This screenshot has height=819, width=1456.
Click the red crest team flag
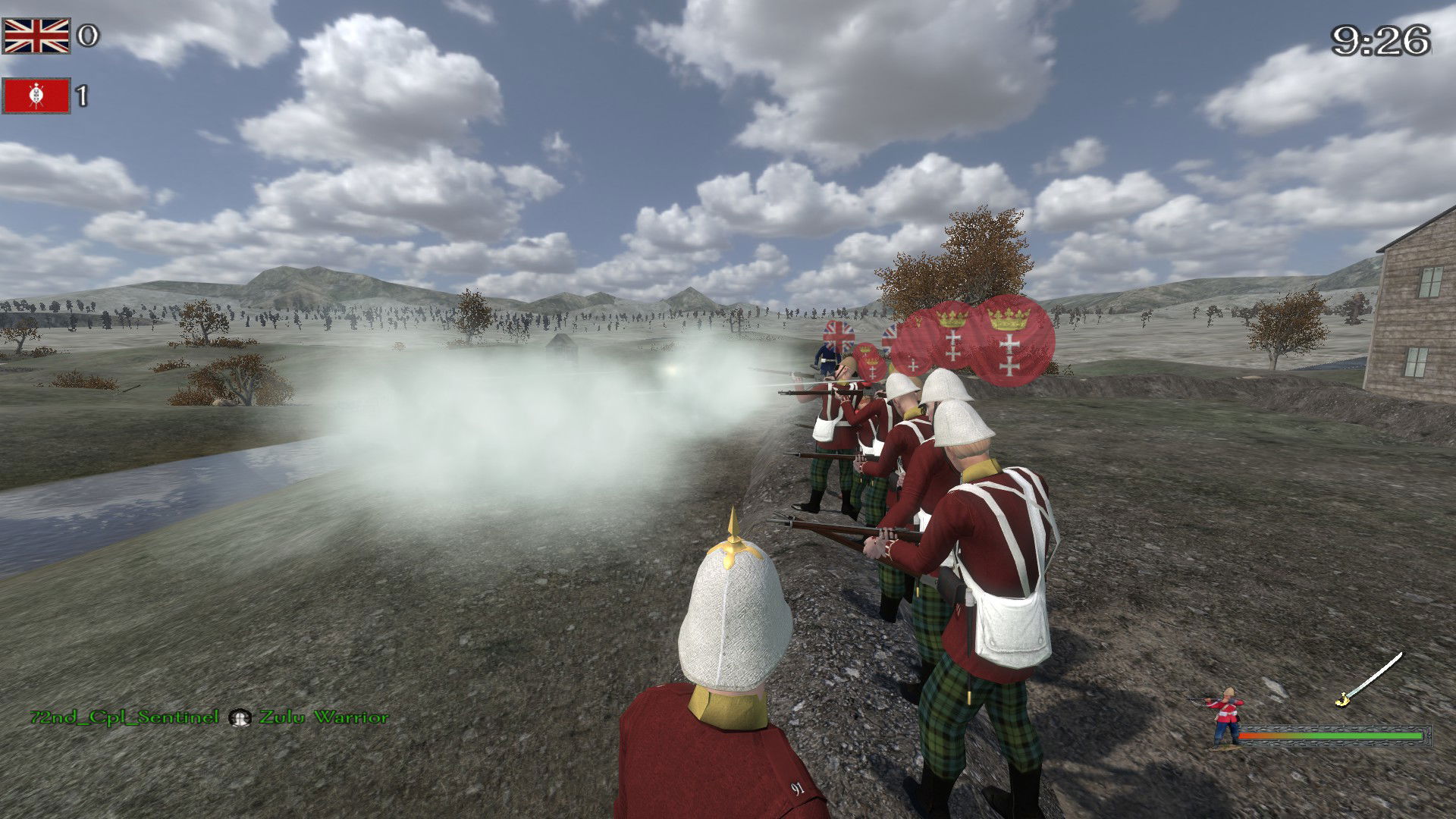[x=36, y=96]
